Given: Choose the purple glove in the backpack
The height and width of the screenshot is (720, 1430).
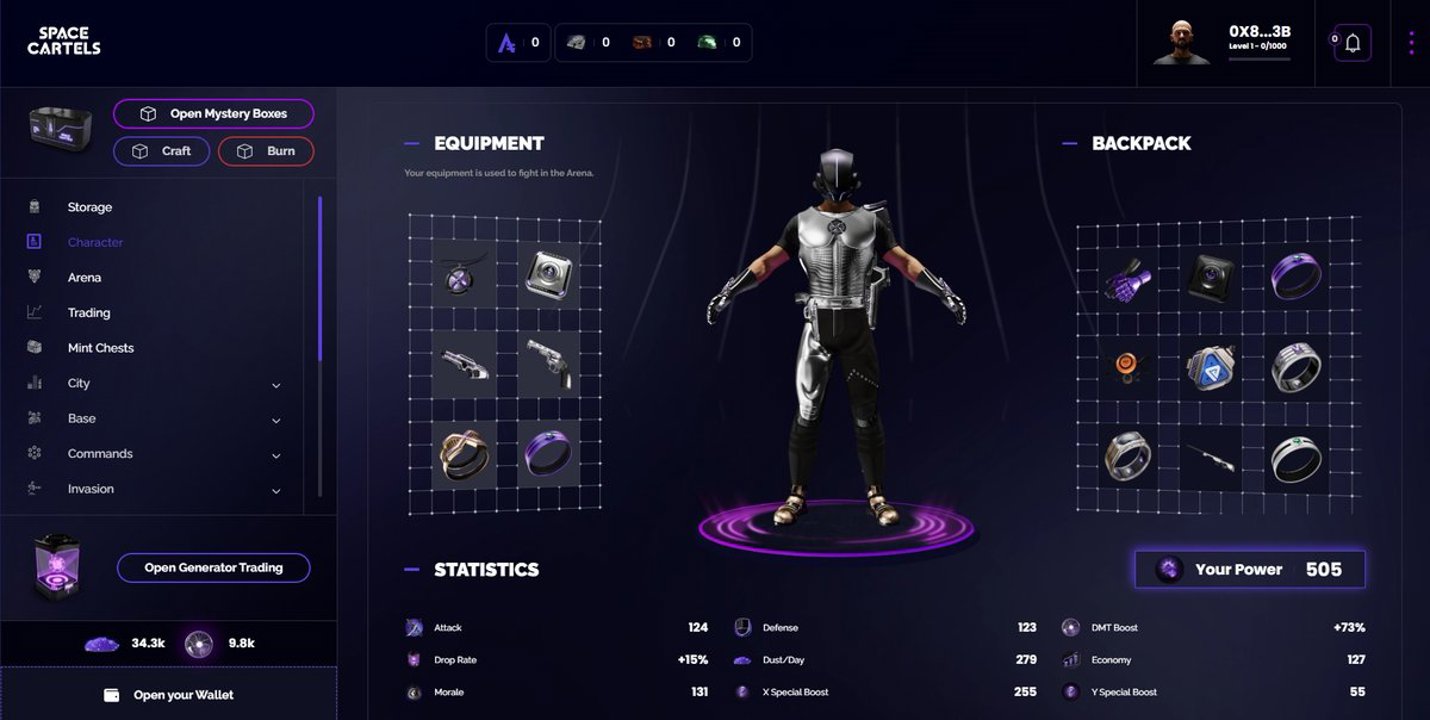Looking at the screenshot, I should (x=1129, y=277).
